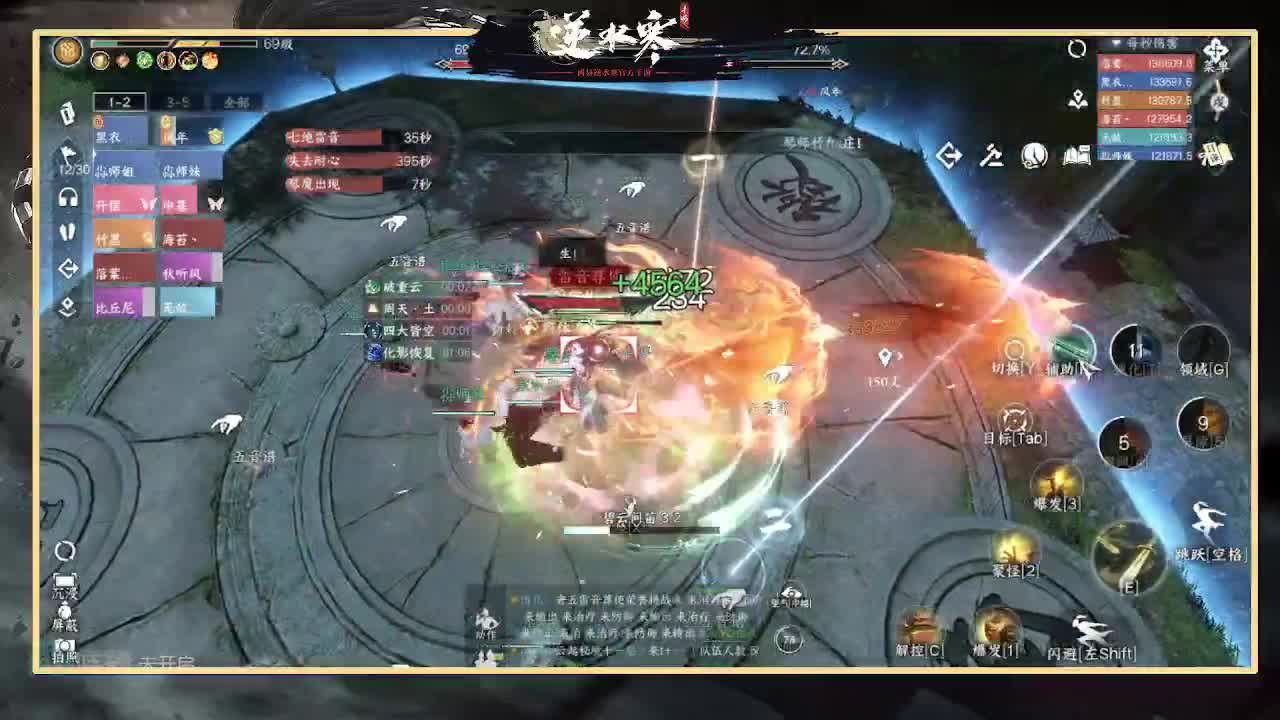Click the double-chevron collapse arrow under the sidebar icons

tap(68, 303)
